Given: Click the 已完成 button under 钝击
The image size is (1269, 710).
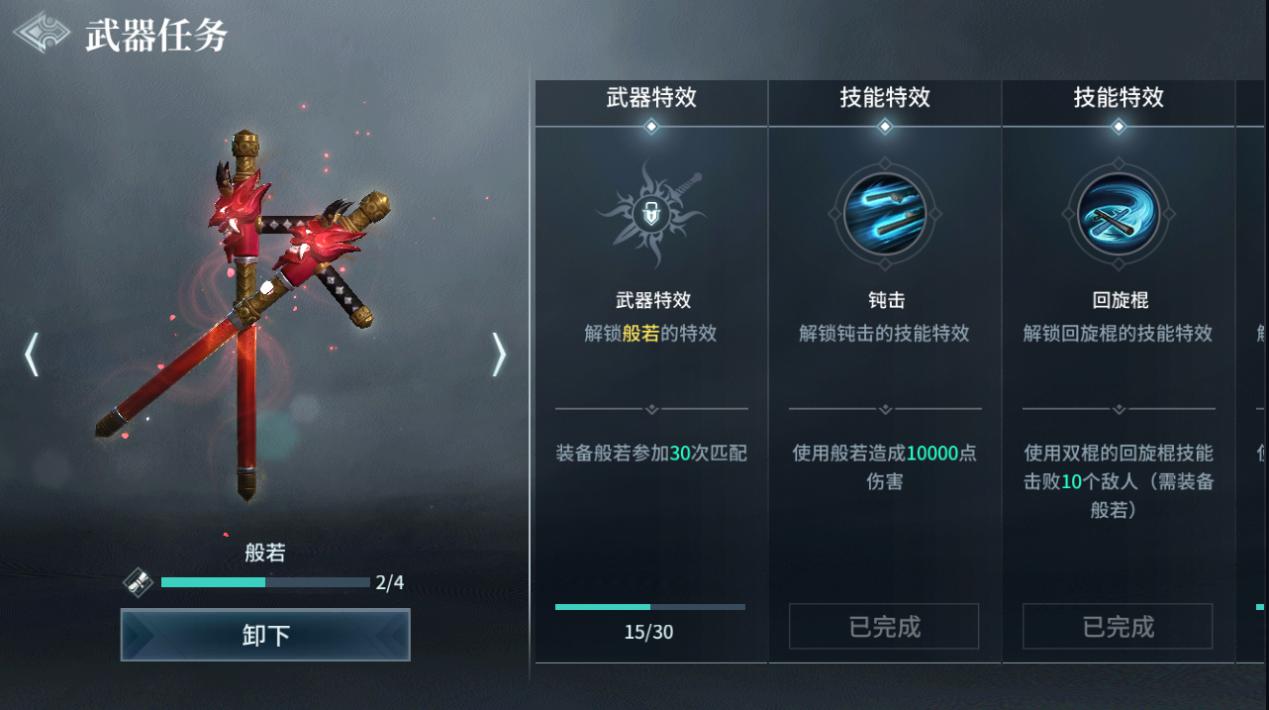Looking at the screenshot, I should coord(884,627).
